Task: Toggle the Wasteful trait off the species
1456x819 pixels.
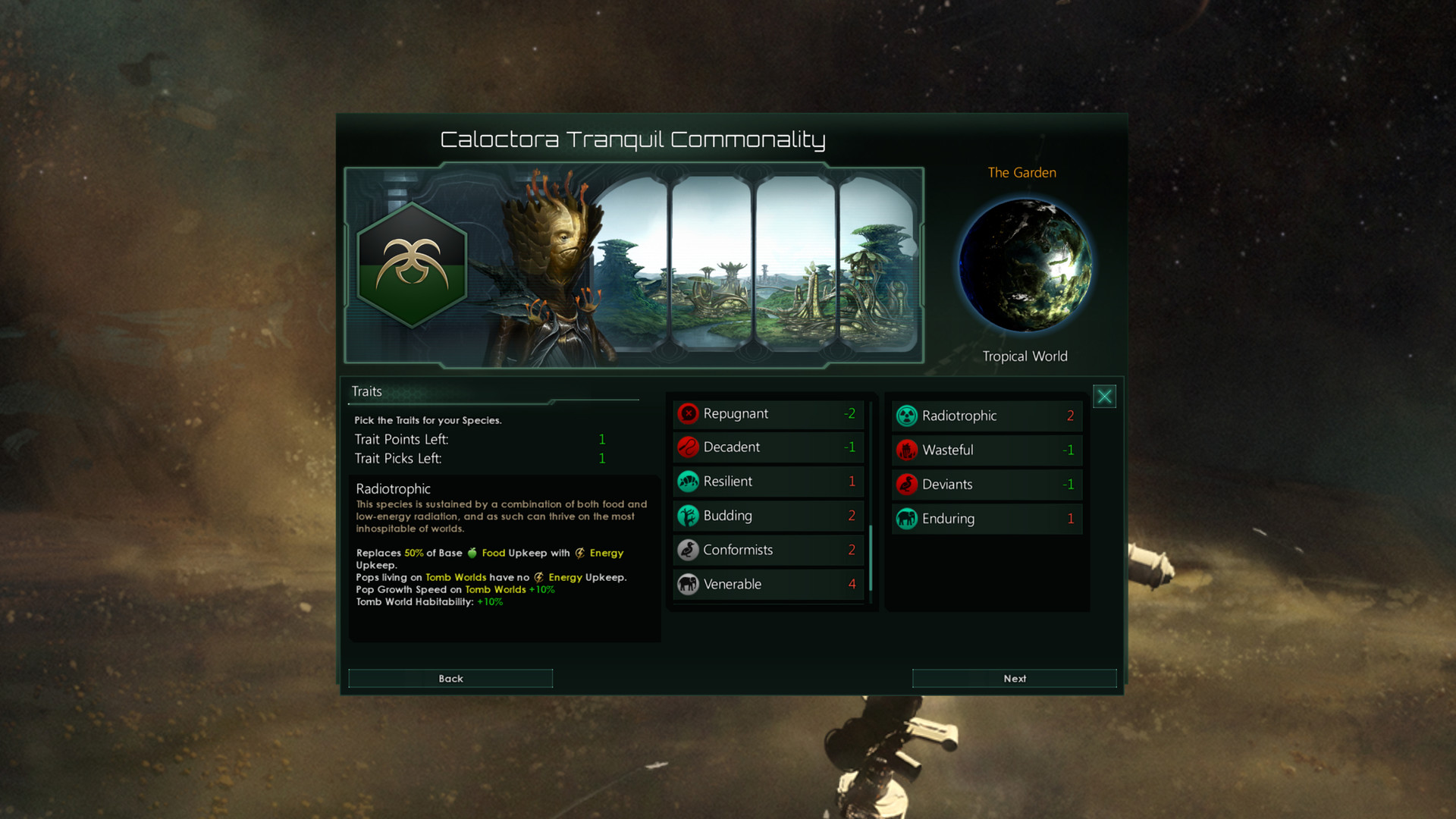Action: tap(986, 450)
